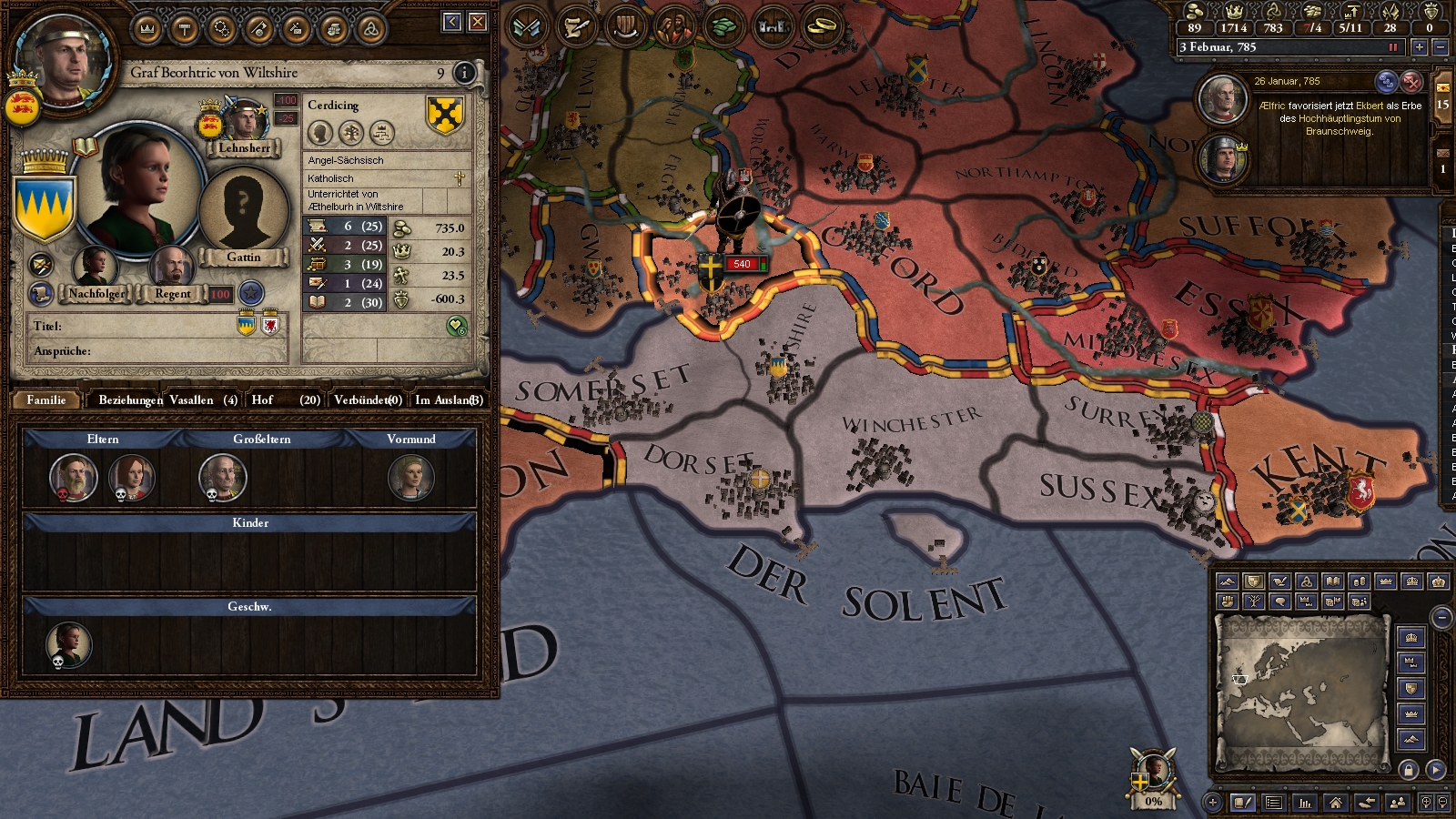
Task: Open the green gems economy menu
Action: point(723,27)
